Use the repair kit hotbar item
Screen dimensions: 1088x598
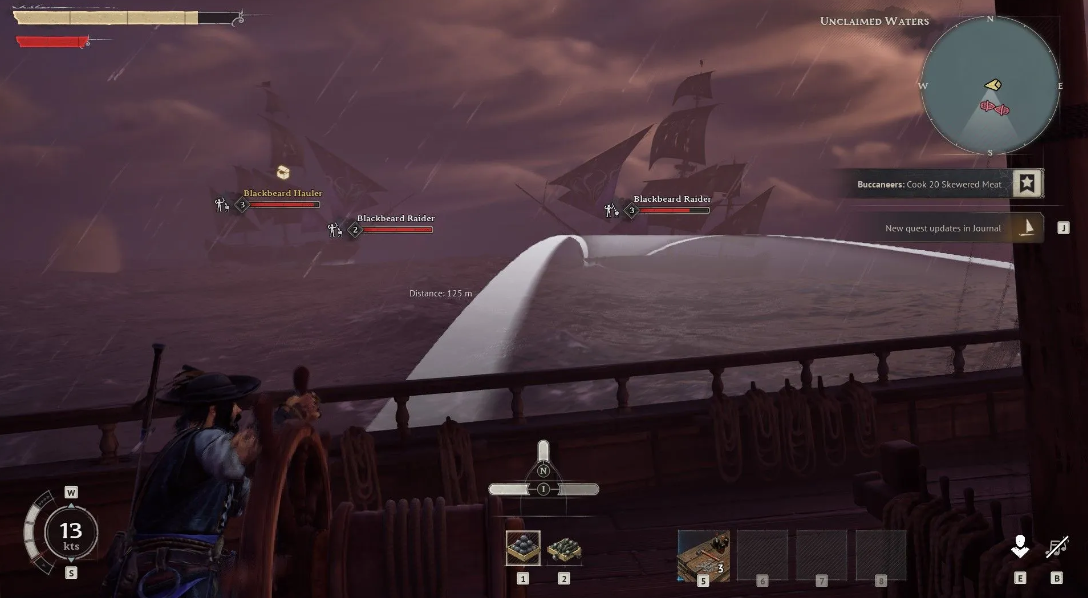(703, 553)
